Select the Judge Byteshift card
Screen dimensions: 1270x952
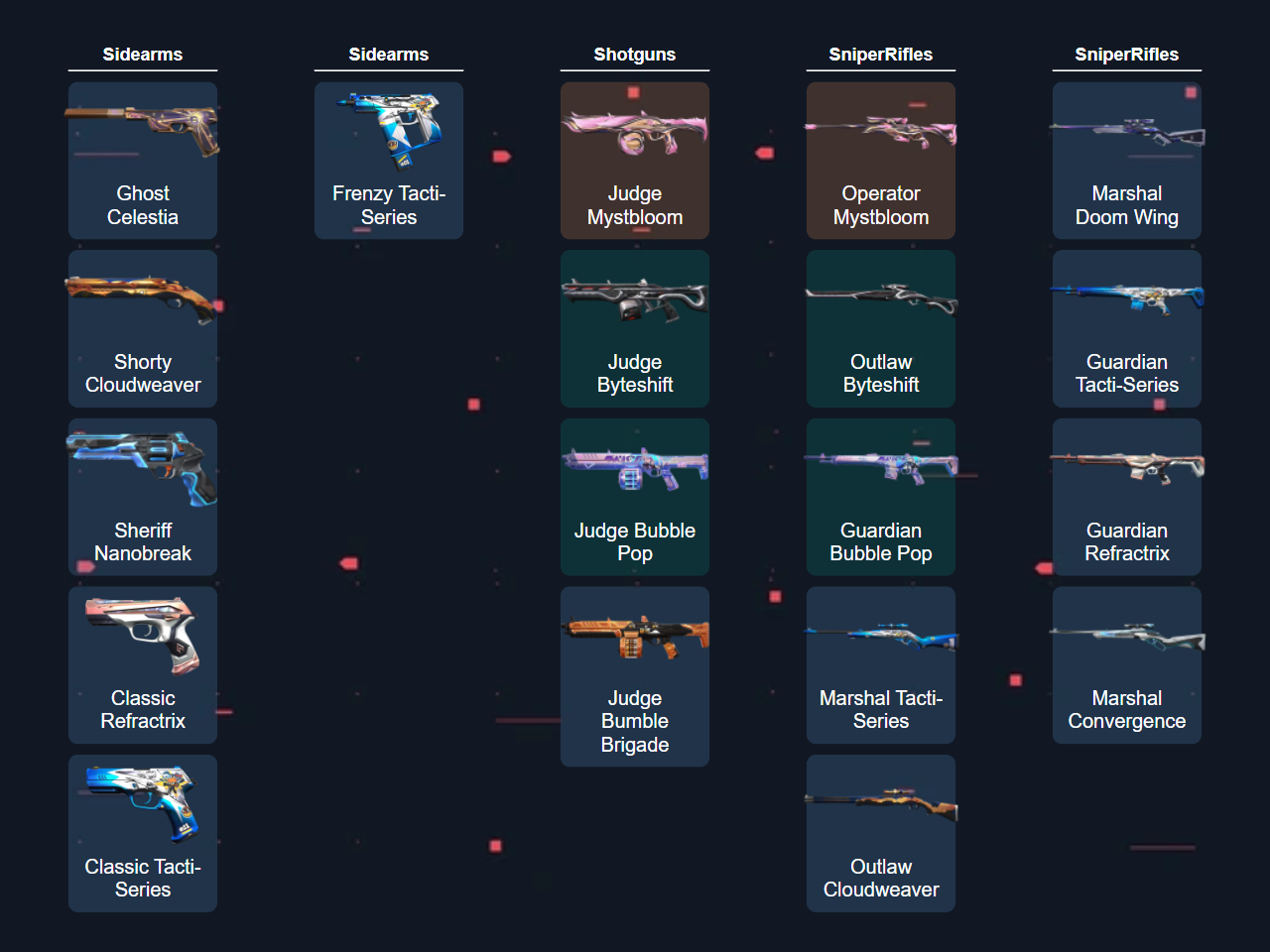pyautogui.click(x=635, y=328)
